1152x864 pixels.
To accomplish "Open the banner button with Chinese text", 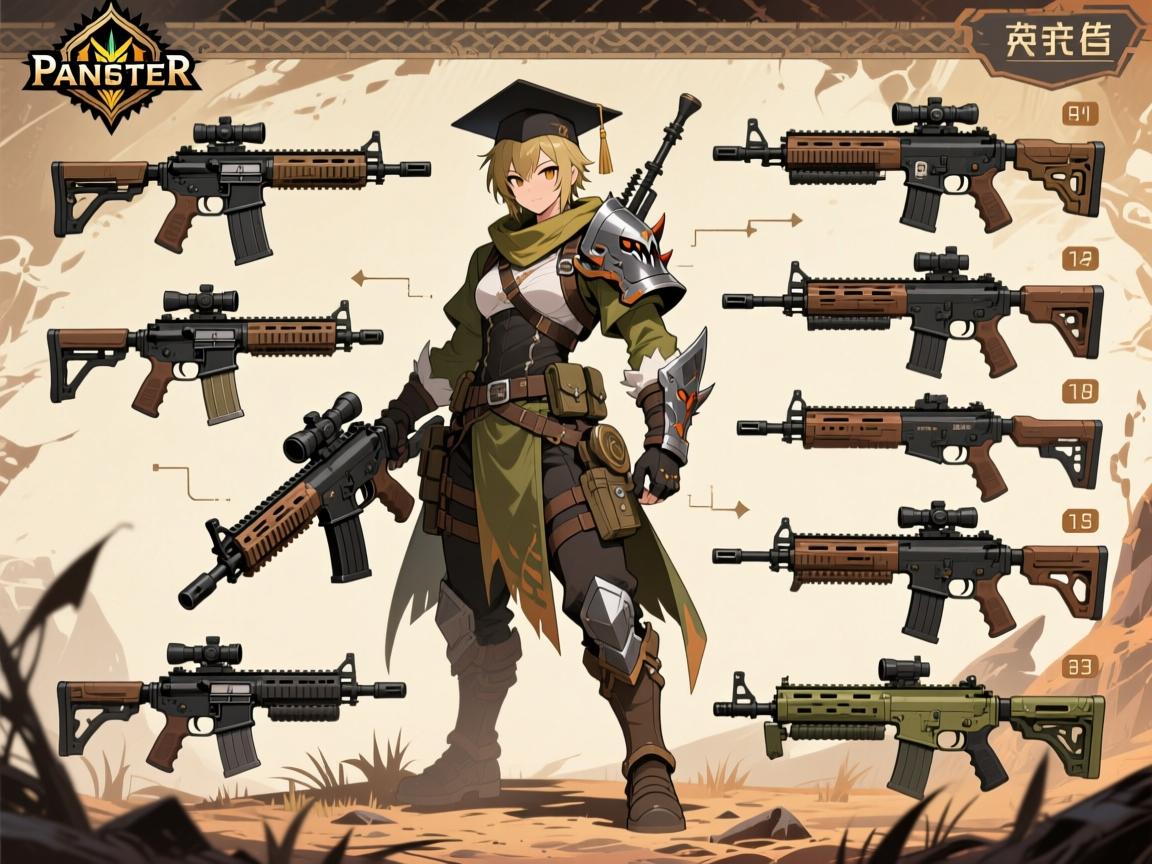I will point(1056,44).
